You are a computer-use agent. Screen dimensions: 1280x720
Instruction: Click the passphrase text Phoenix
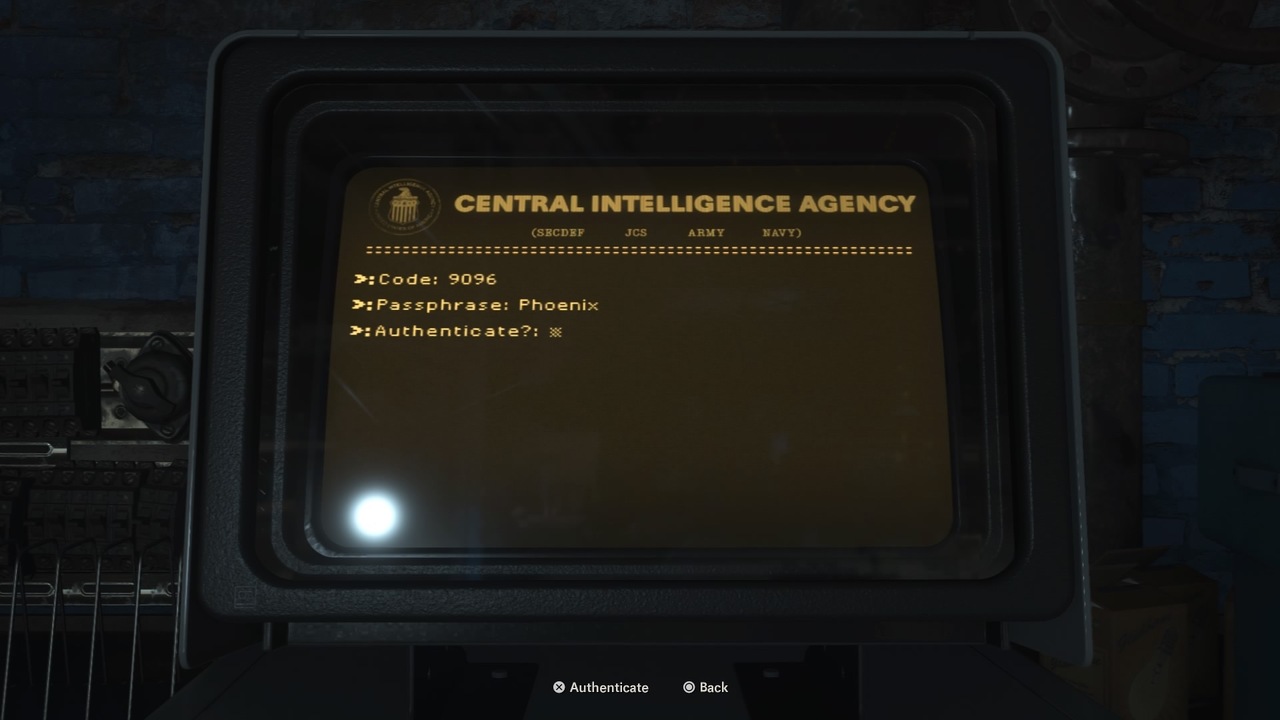pos(558,305)
